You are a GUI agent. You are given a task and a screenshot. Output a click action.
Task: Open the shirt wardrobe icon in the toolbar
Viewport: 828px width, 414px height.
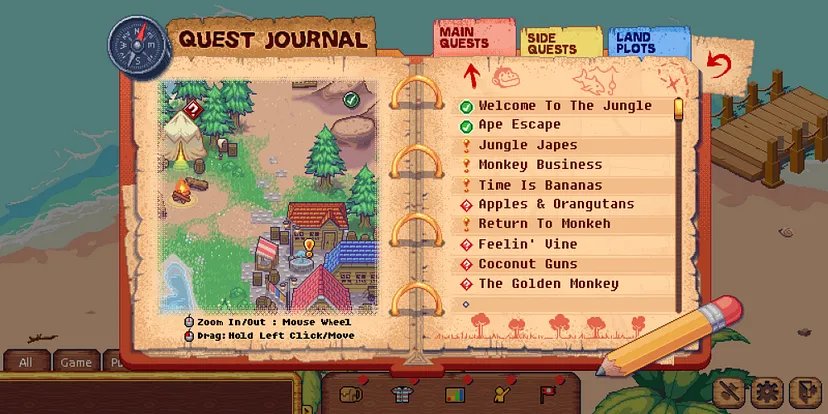coord(402,393)
